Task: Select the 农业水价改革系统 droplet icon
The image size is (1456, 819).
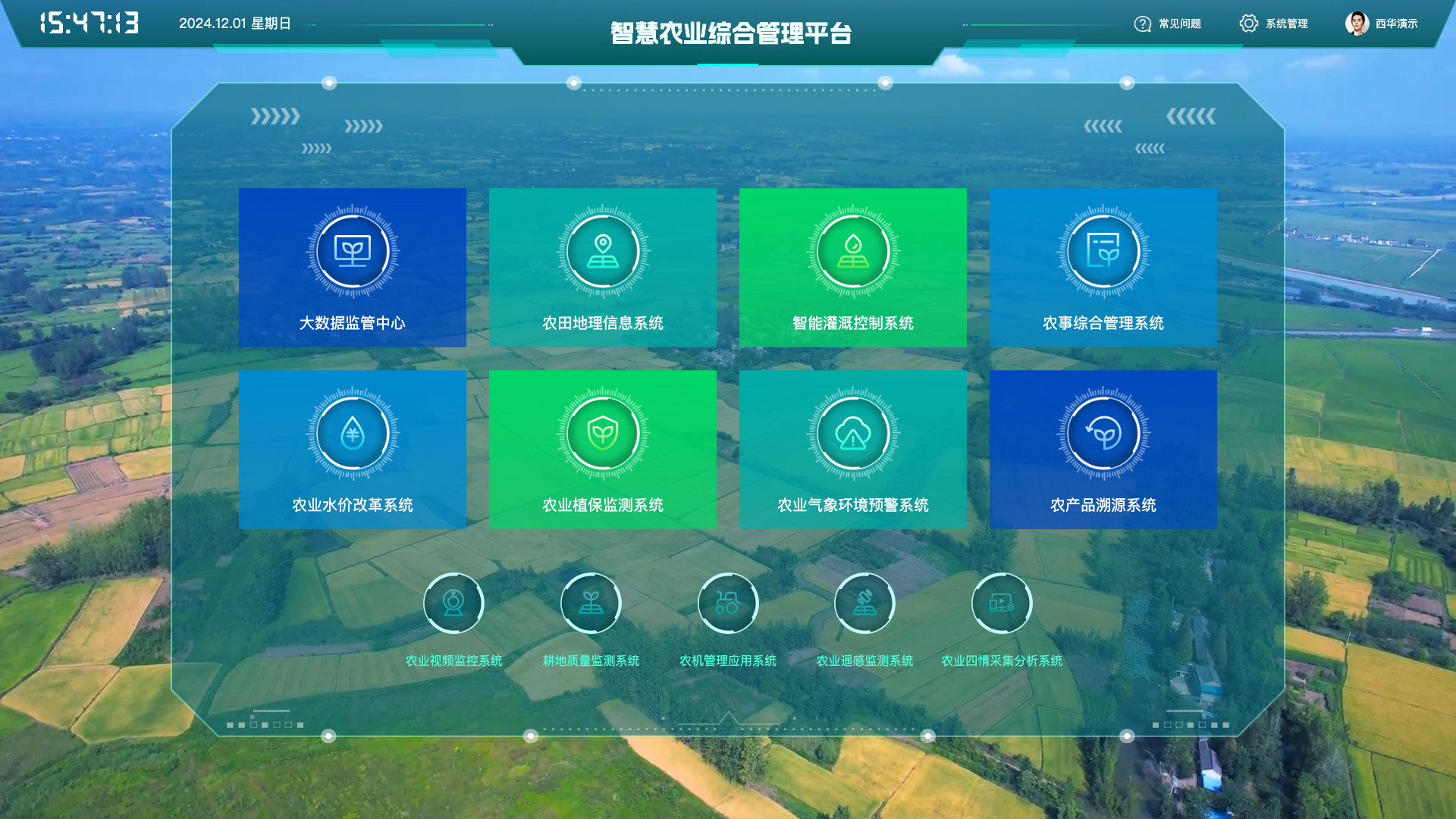Action: (x=353, y=434)
